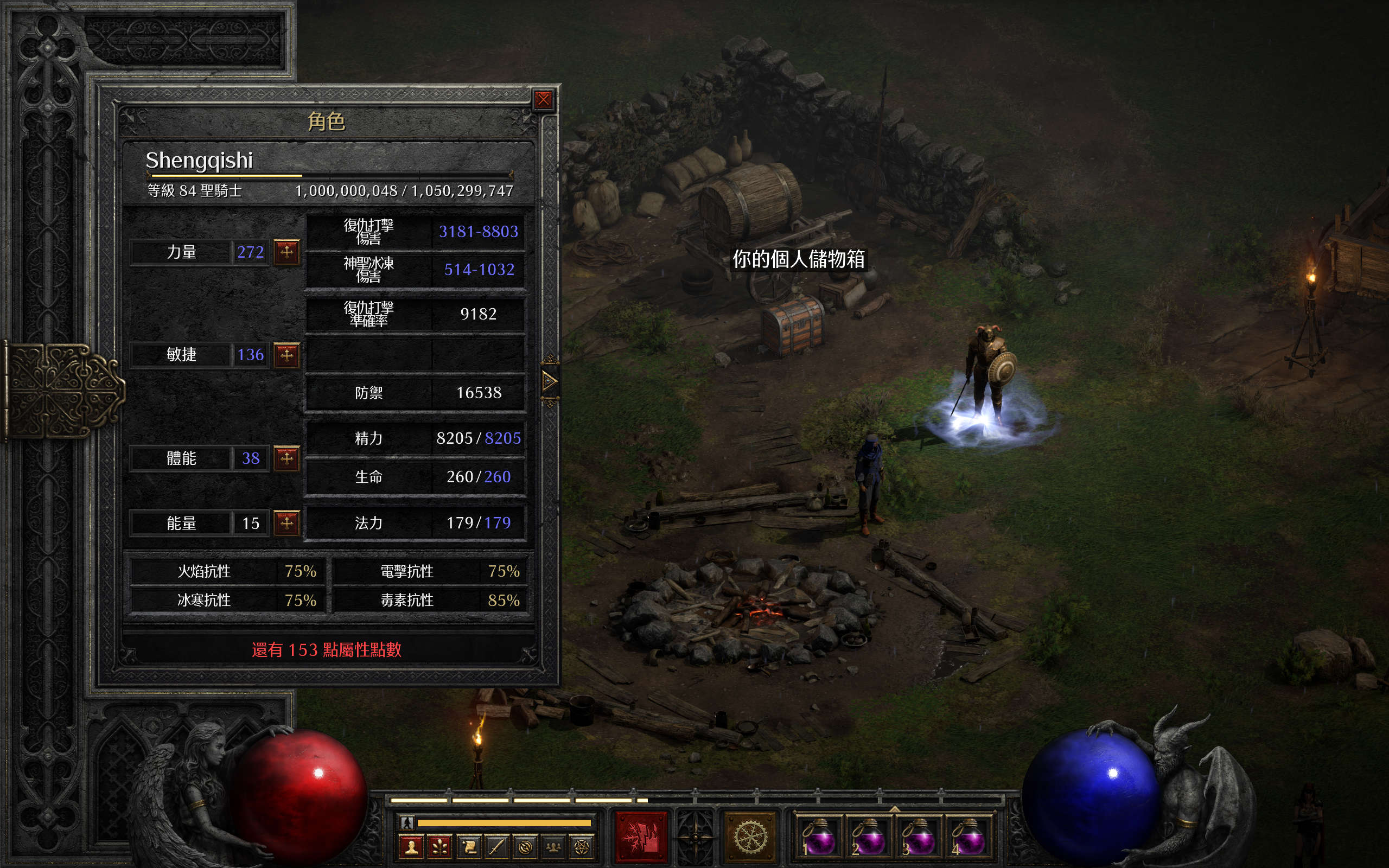Screen dimensions: 1389x868
Task: Open the skill tree icon
Action: pyautogui.click(x=439, y=847)
